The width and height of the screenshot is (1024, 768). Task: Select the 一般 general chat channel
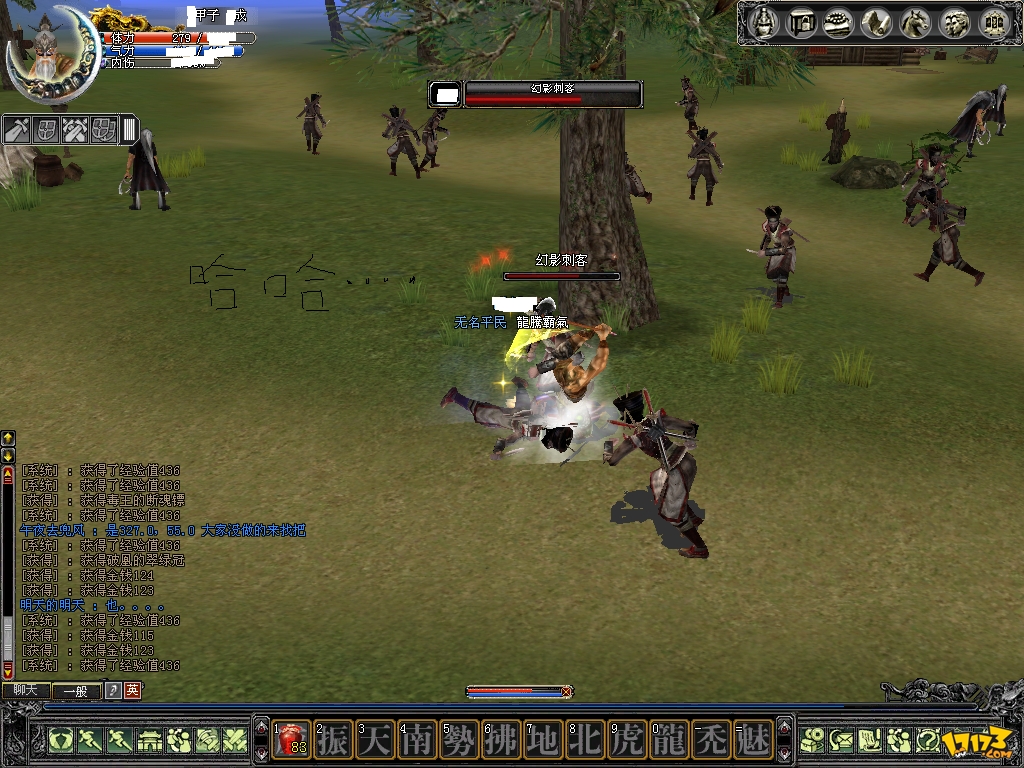click(x=77, y=690)
